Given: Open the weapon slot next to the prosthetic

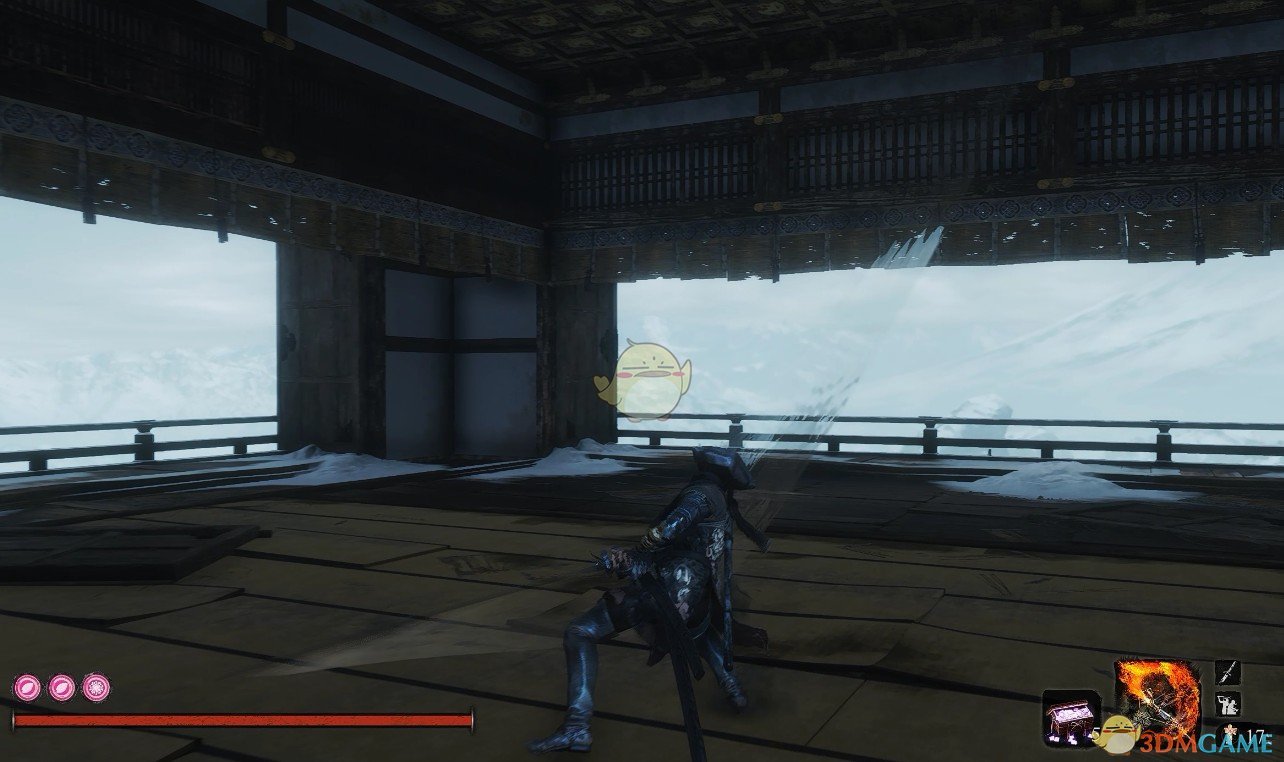Looking at the screenshot, I should pos(1227,672).
